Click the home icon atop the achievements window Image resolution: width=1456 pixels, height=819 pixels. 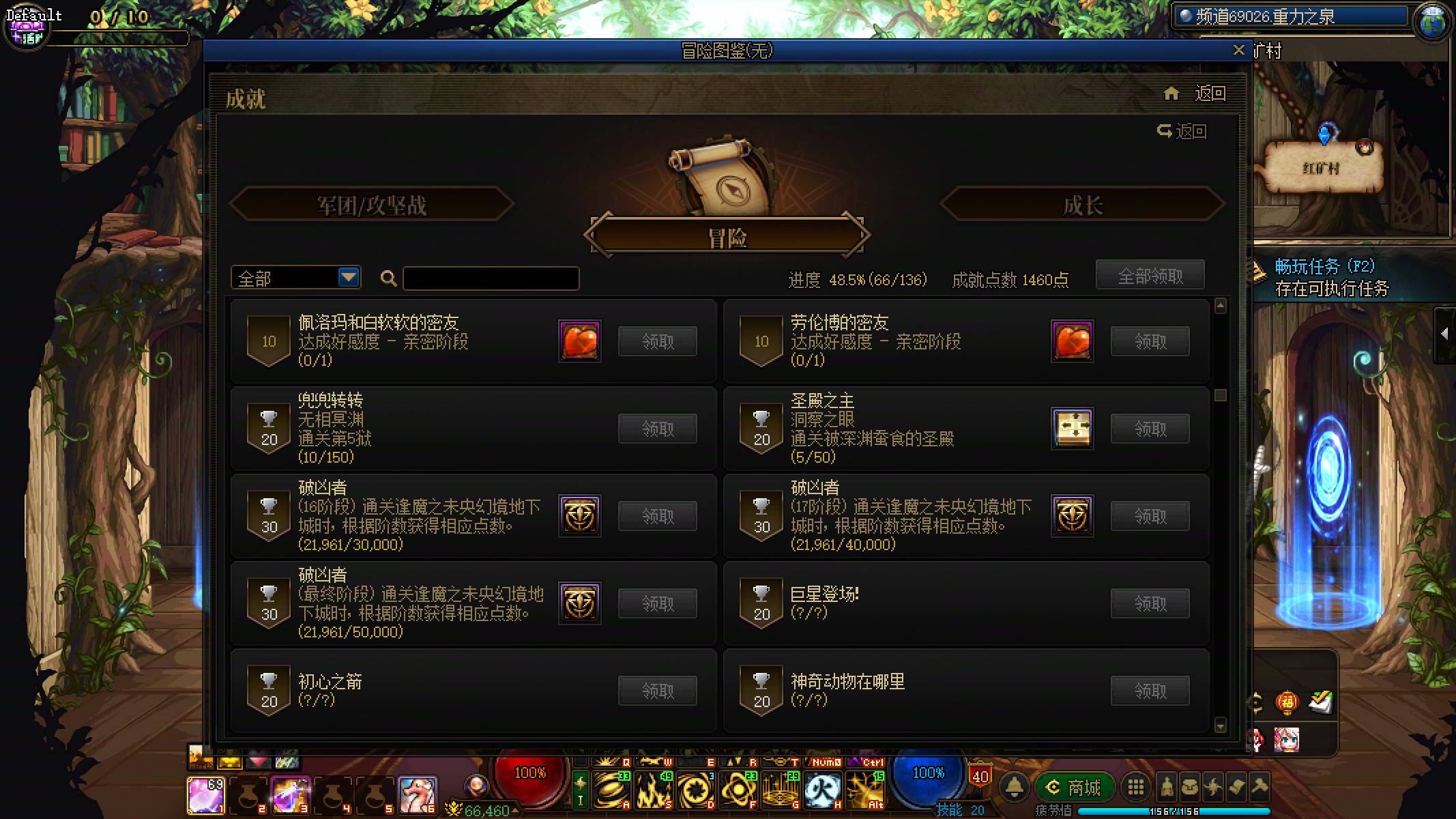(x=1171, y=94)
